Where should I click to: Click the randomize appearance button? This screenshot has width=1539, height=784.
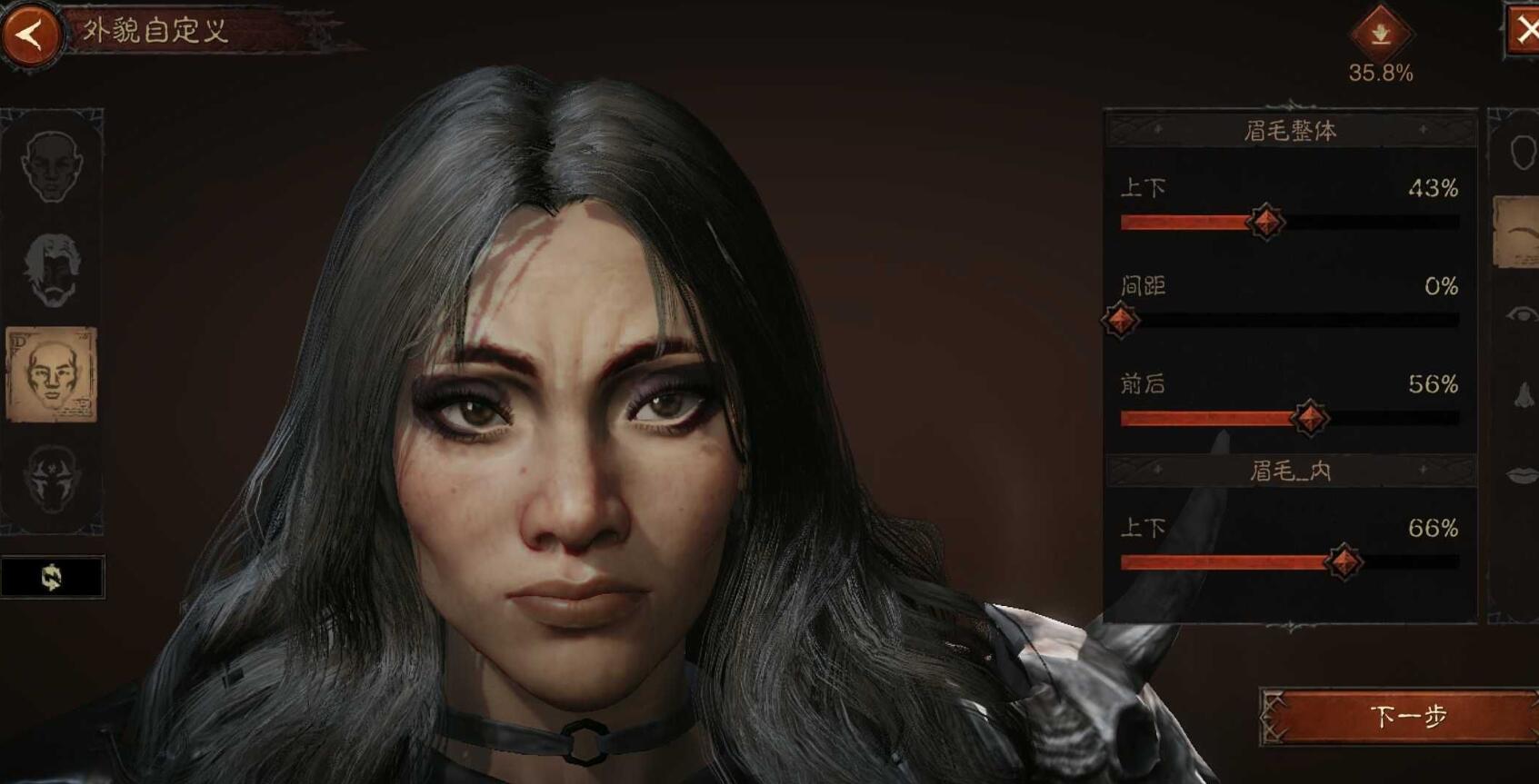[x=52, y=577]
